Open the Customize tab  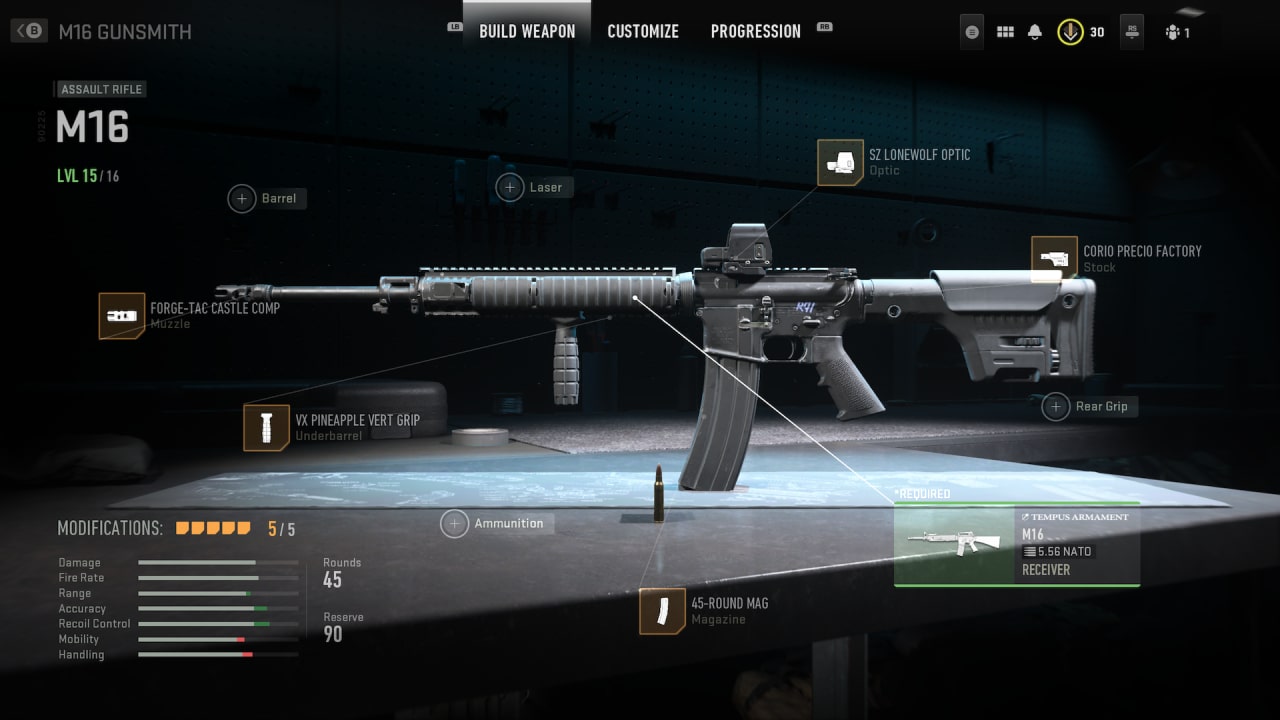643,31
